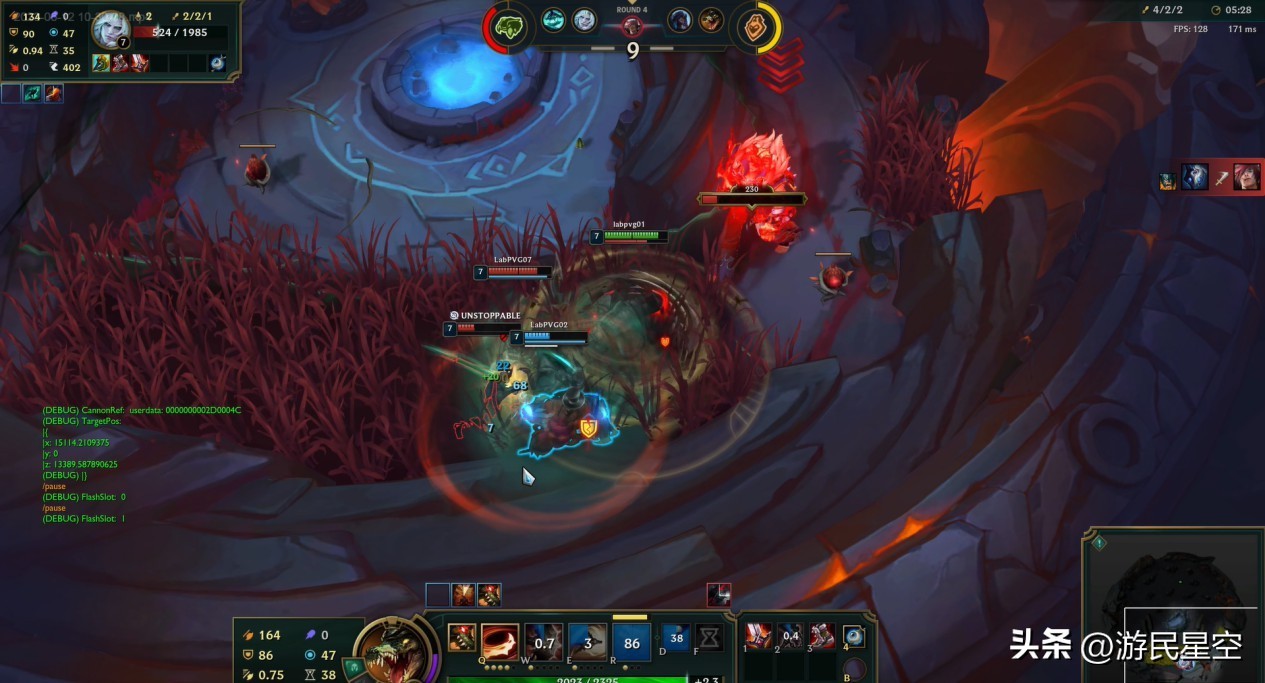1265x683 pixels.
Task: Select the D summoner spell showing 38
Action: pyautogui.click(x=676, y=637)
